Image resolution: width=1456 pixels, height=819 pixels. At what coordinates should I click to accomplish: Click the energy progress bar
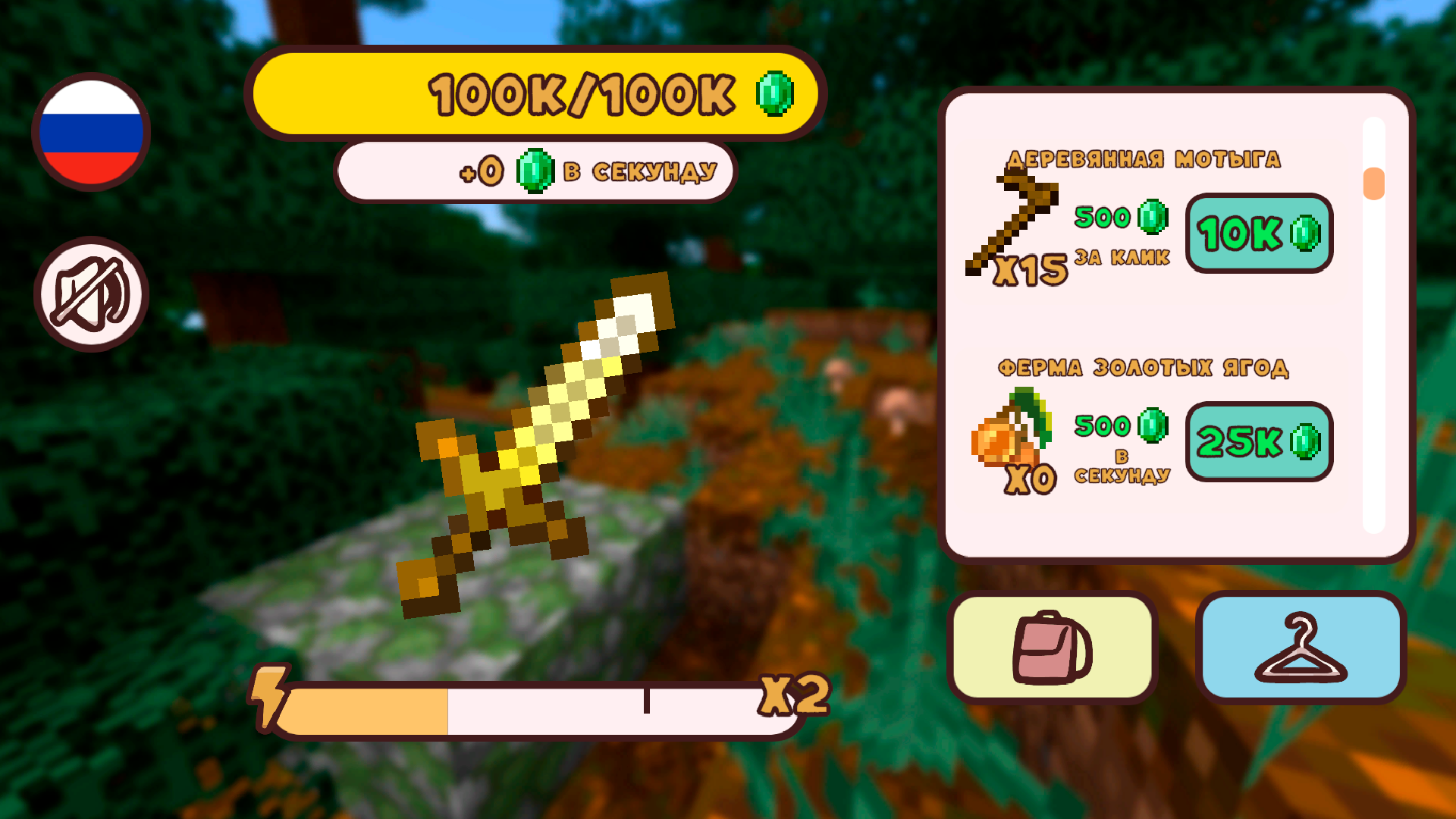[x=531, y=709]
